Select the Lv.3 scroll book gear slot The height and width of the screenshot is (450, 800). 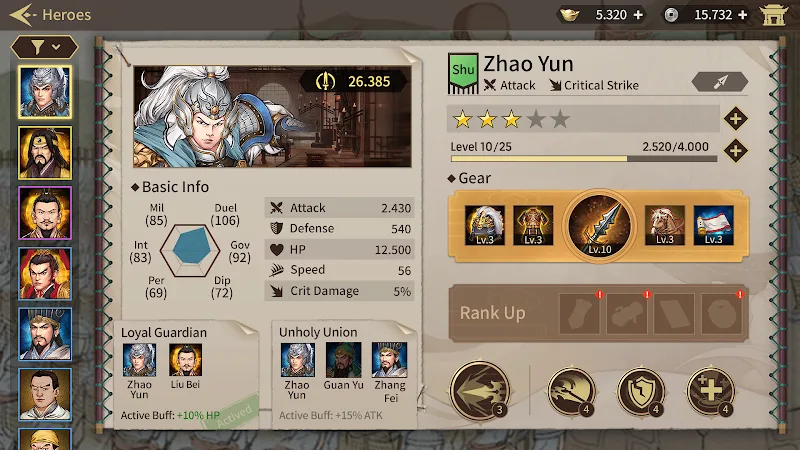[x=713, y=225]
